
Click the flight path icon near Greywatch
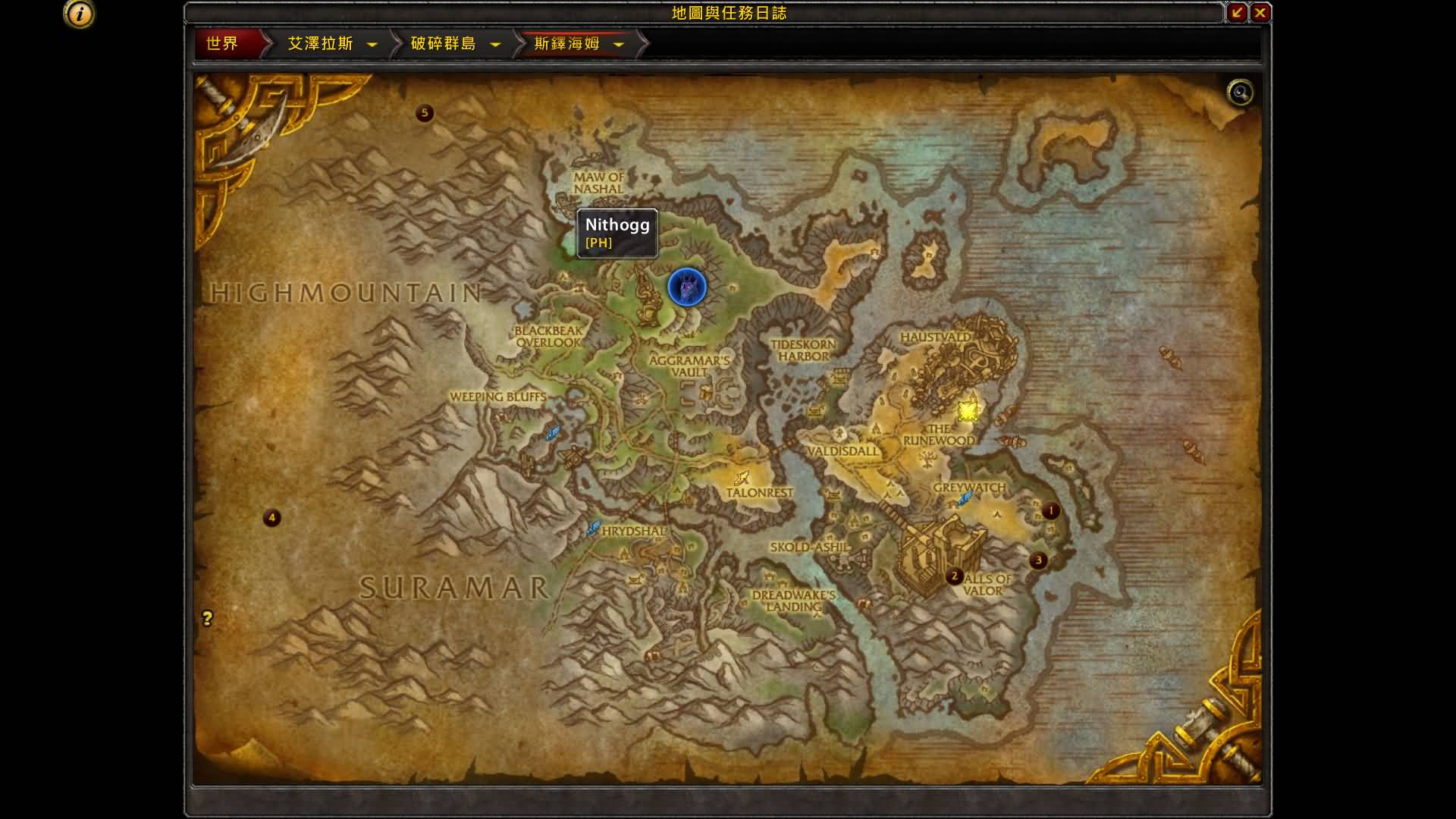[x=965, y=497]
